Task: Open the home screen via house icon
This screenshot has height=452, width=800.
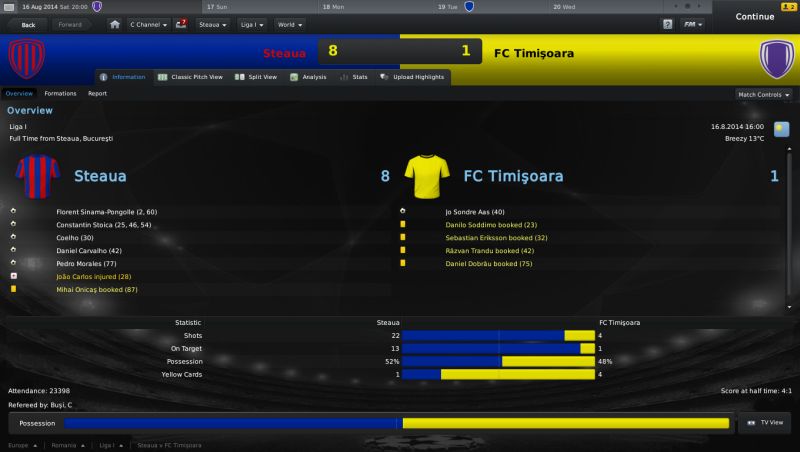Action: [115, 23]
